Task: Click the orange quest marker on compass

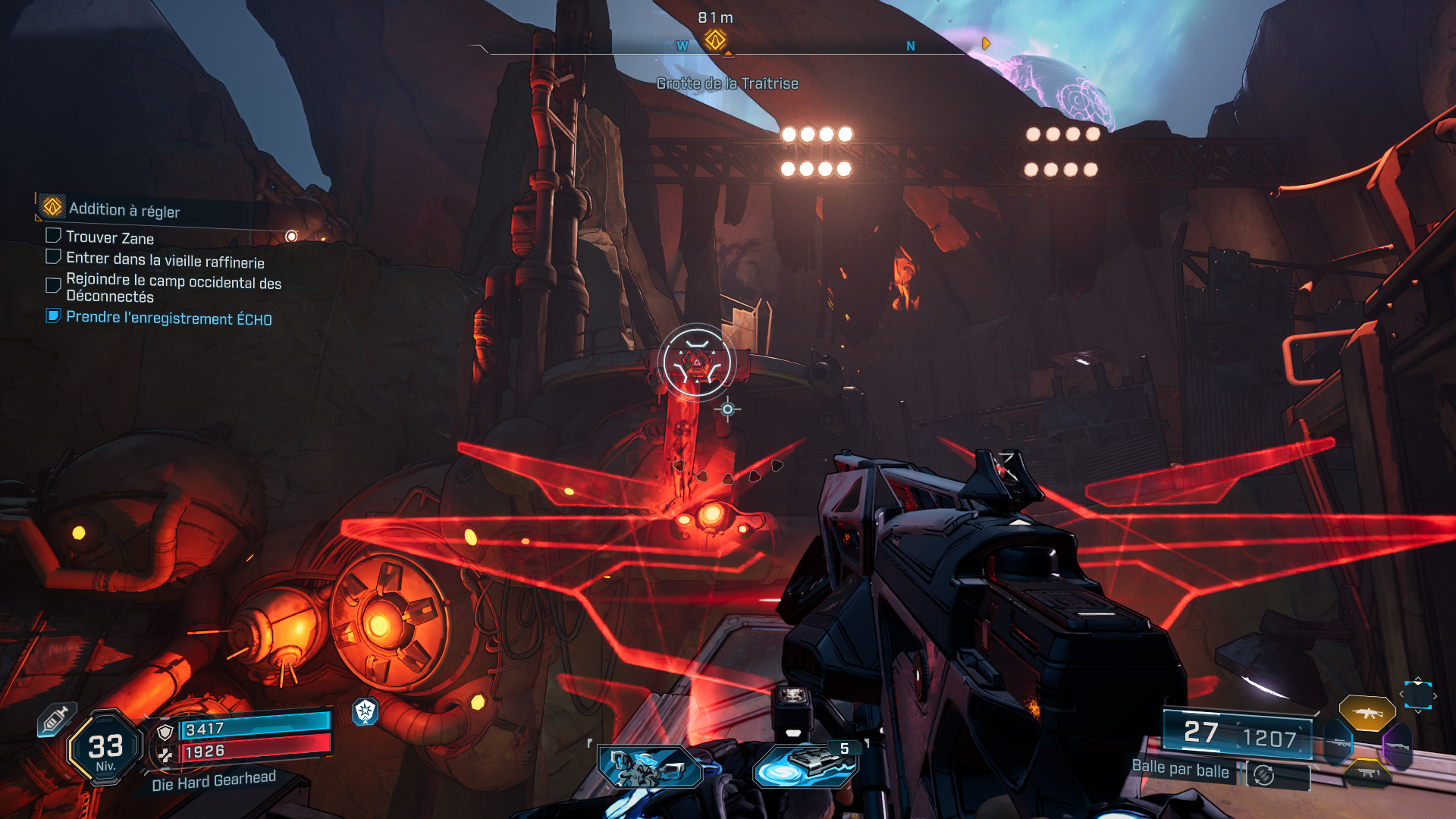Action: pyautogui.click(x=715, y=39)
